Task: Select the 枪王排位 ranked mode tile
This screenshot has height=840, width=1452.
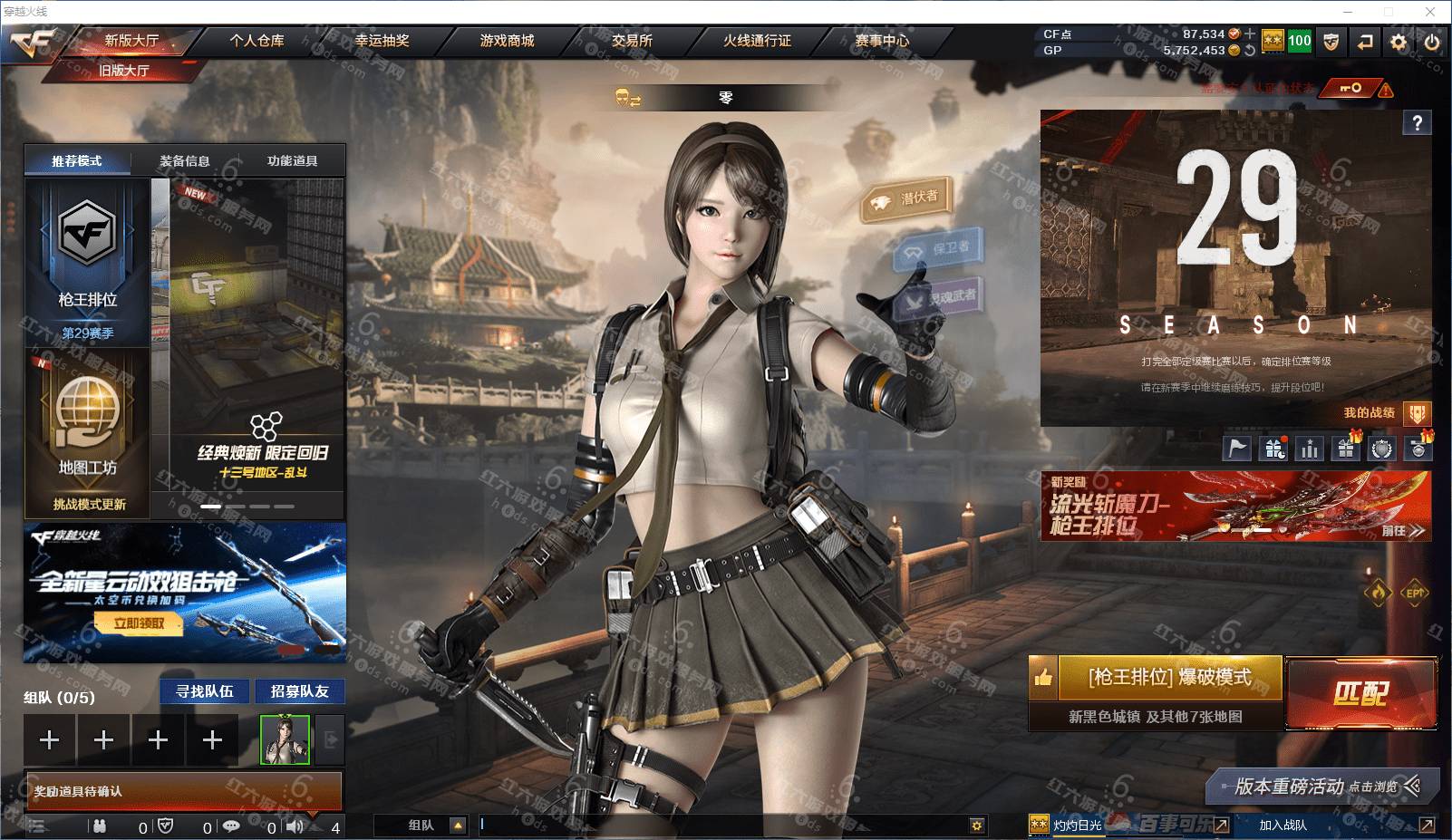Action: point(87,261)
